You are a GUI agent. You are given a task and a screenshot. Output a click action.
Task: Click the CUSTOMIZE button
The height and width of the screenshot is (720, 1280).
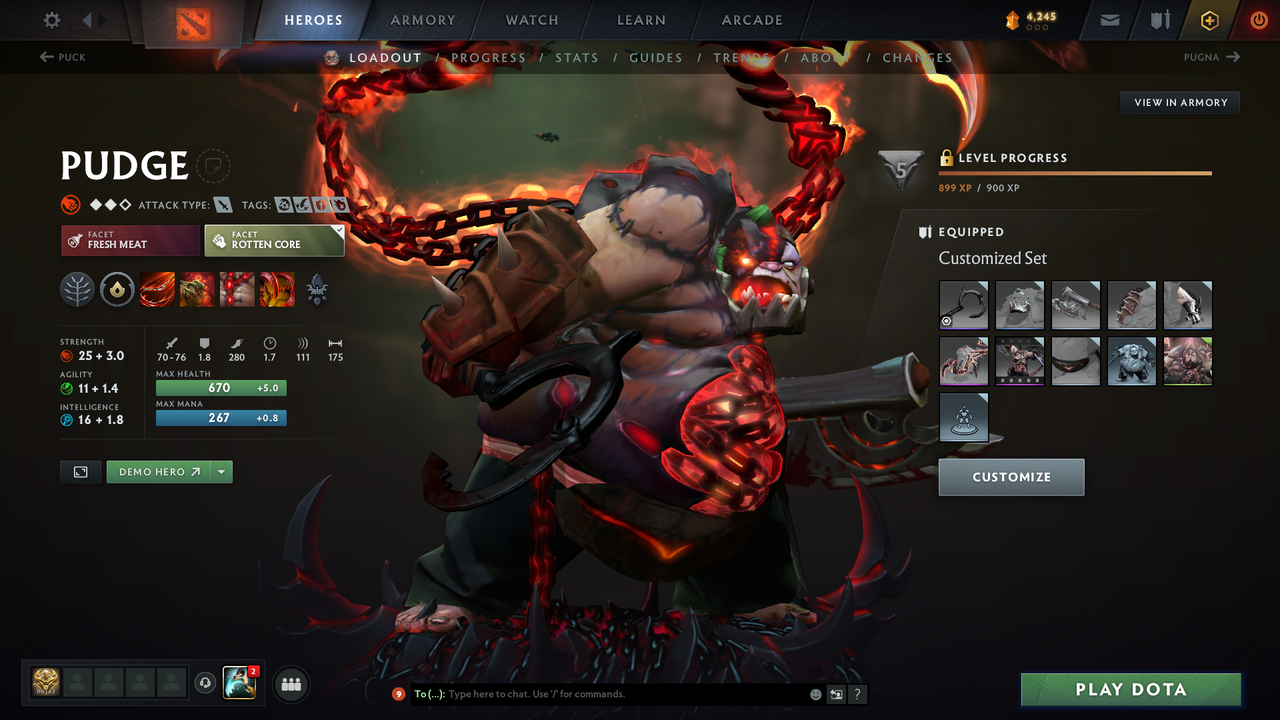click(x=1011, y=477)
